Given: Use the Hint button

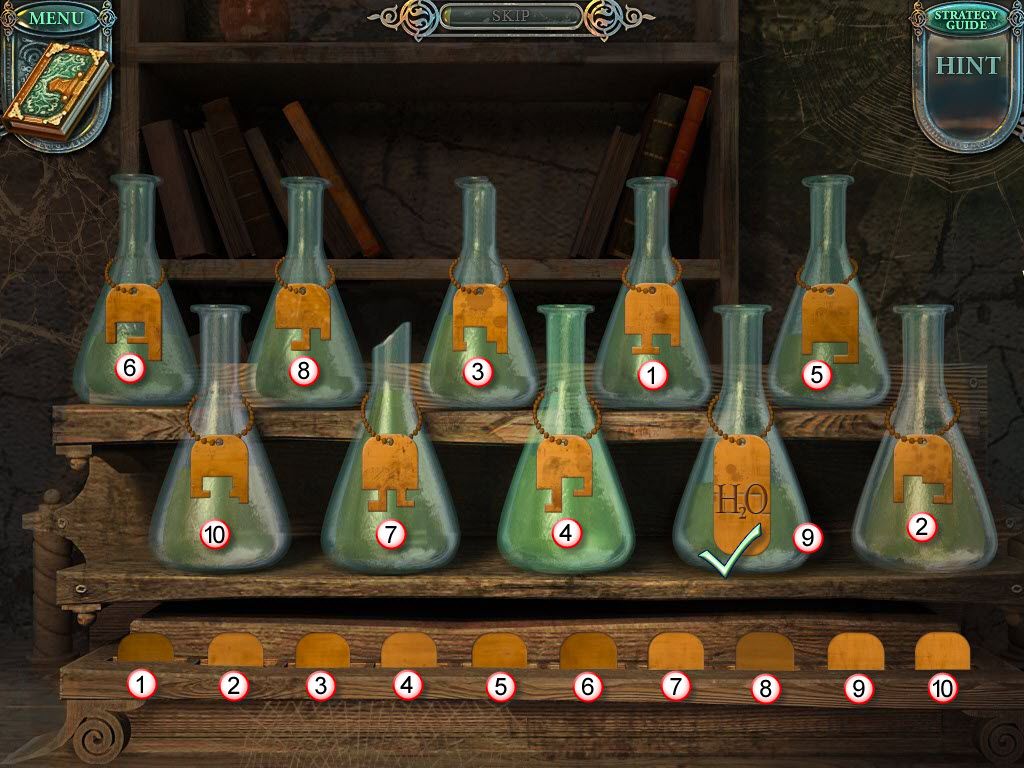Looking at the screenshot, I should (967, 67).
